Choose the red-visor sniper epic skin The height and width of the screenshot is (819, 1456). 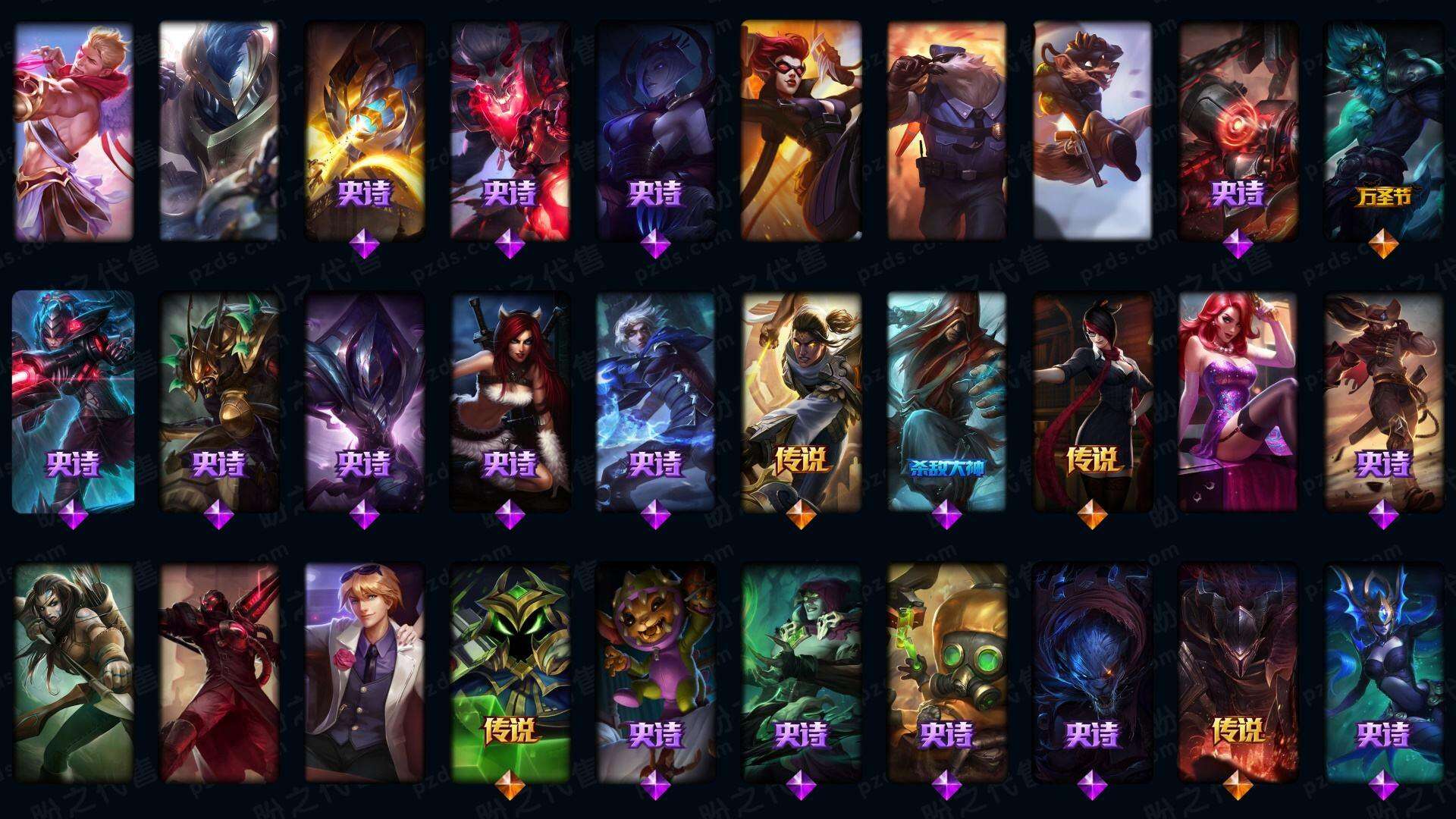pos(74,402)
